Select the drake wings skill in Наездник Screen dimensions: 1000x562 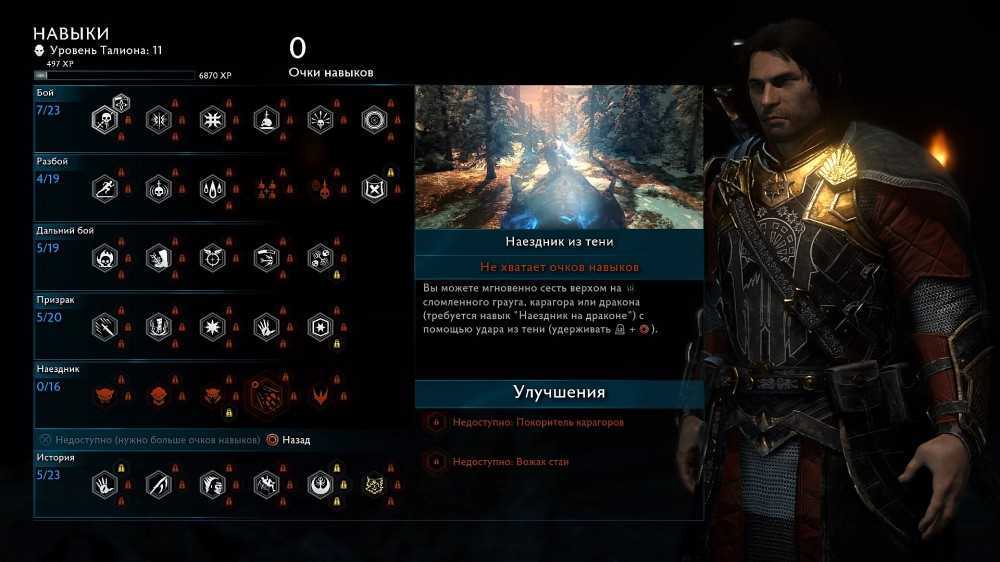(x=320, y=395)
